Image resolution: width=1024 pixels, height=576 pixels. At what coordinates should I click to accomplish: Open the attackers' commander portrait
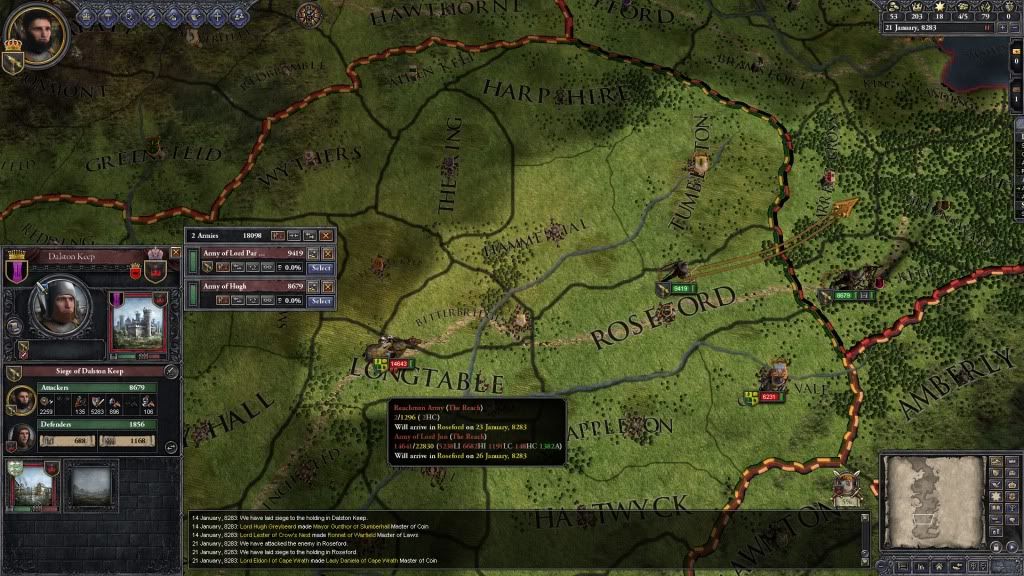click(20, 399)
